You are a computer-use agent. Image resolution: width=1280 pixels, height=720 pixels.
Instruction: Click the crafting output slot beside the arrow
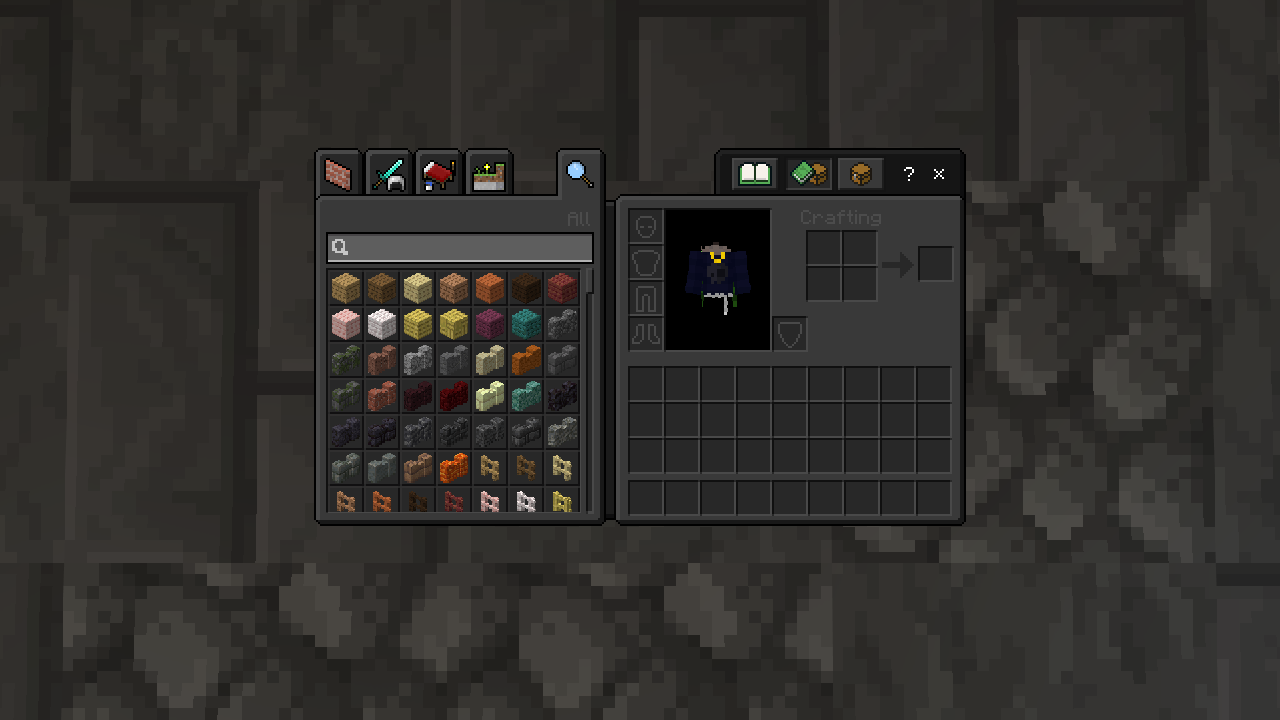click(x=935, y=264)
